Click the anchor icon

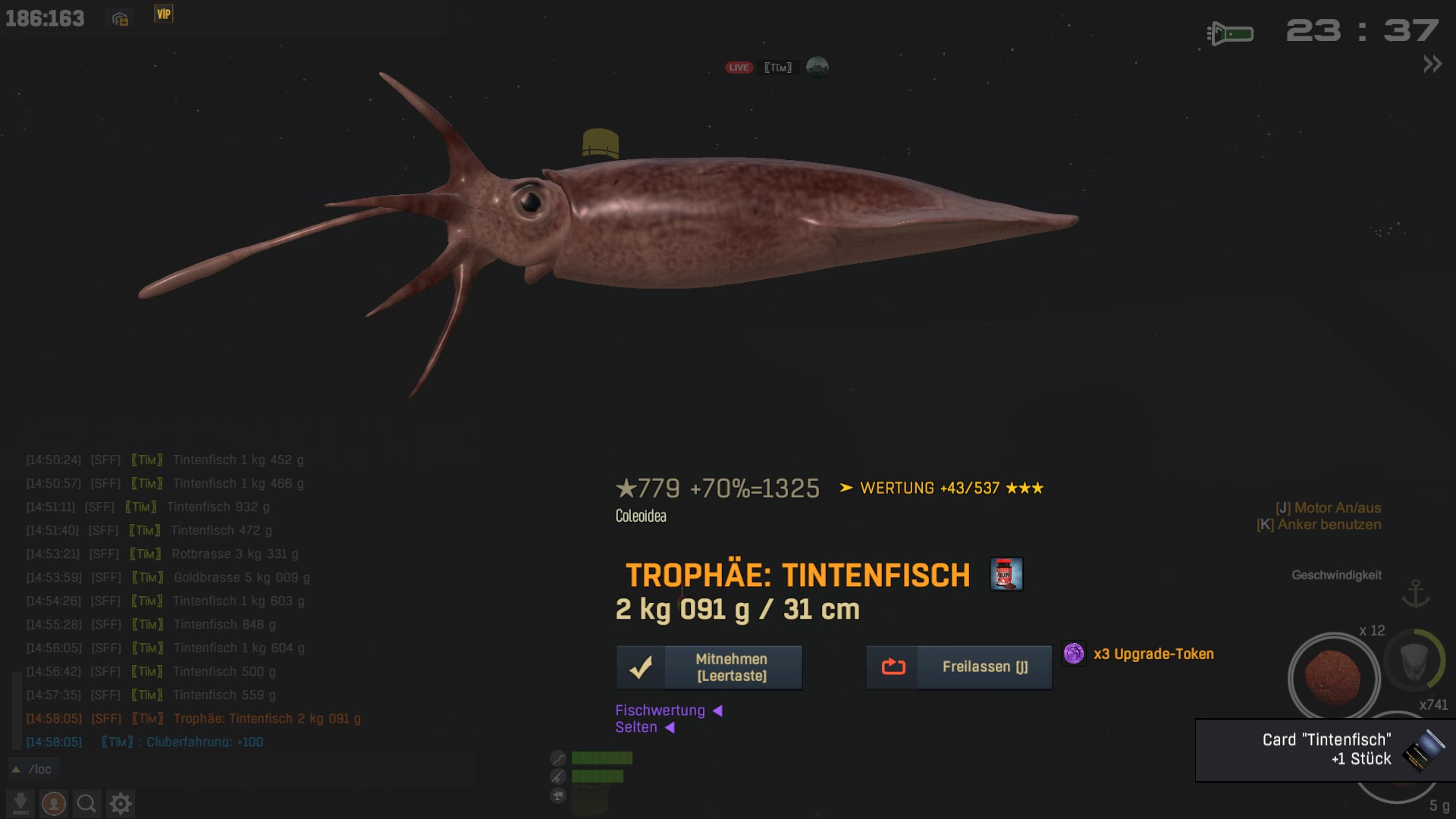1415,593
